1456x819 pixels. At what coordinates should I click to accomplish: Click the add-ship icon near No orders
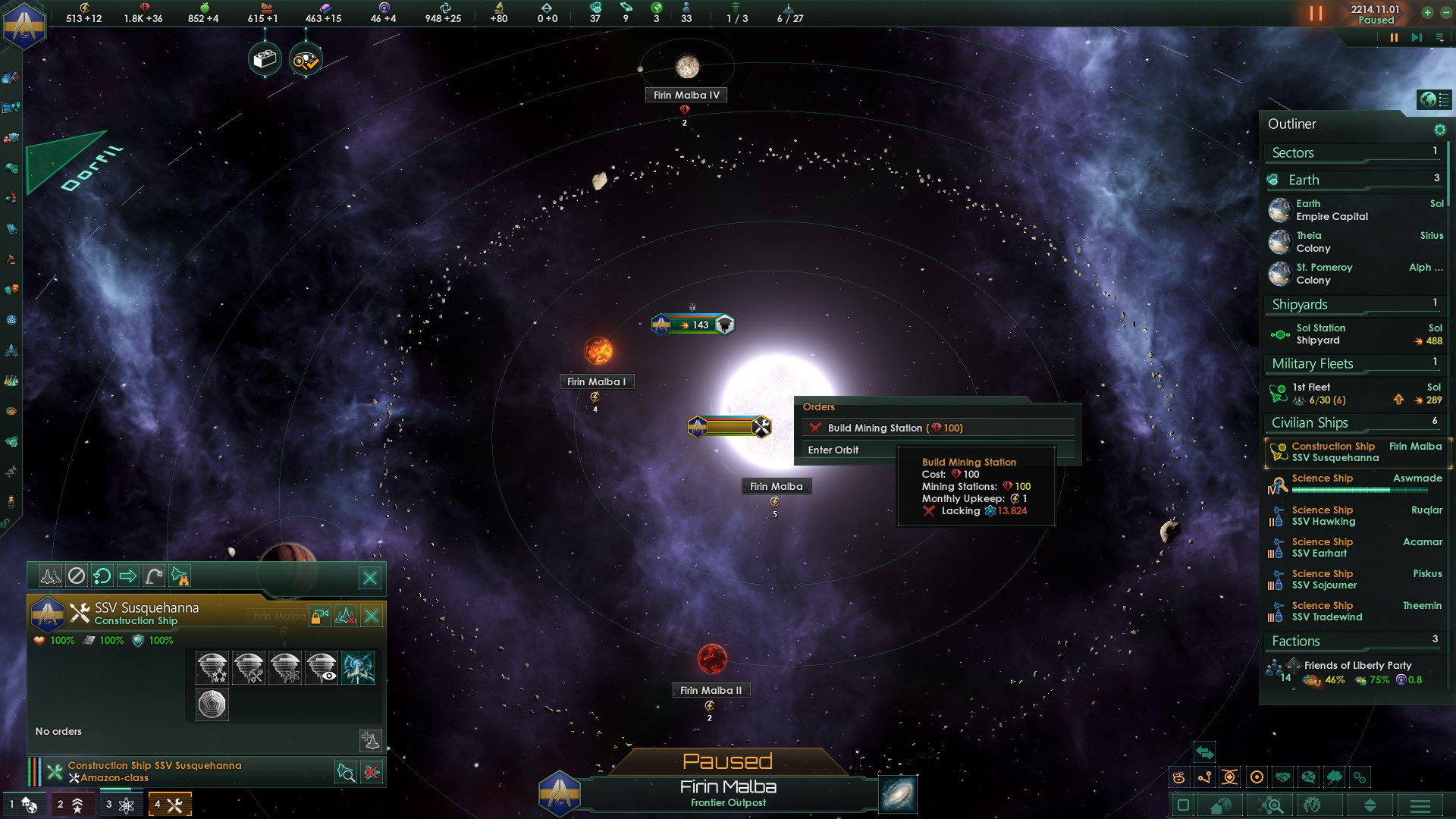point(370,741)
